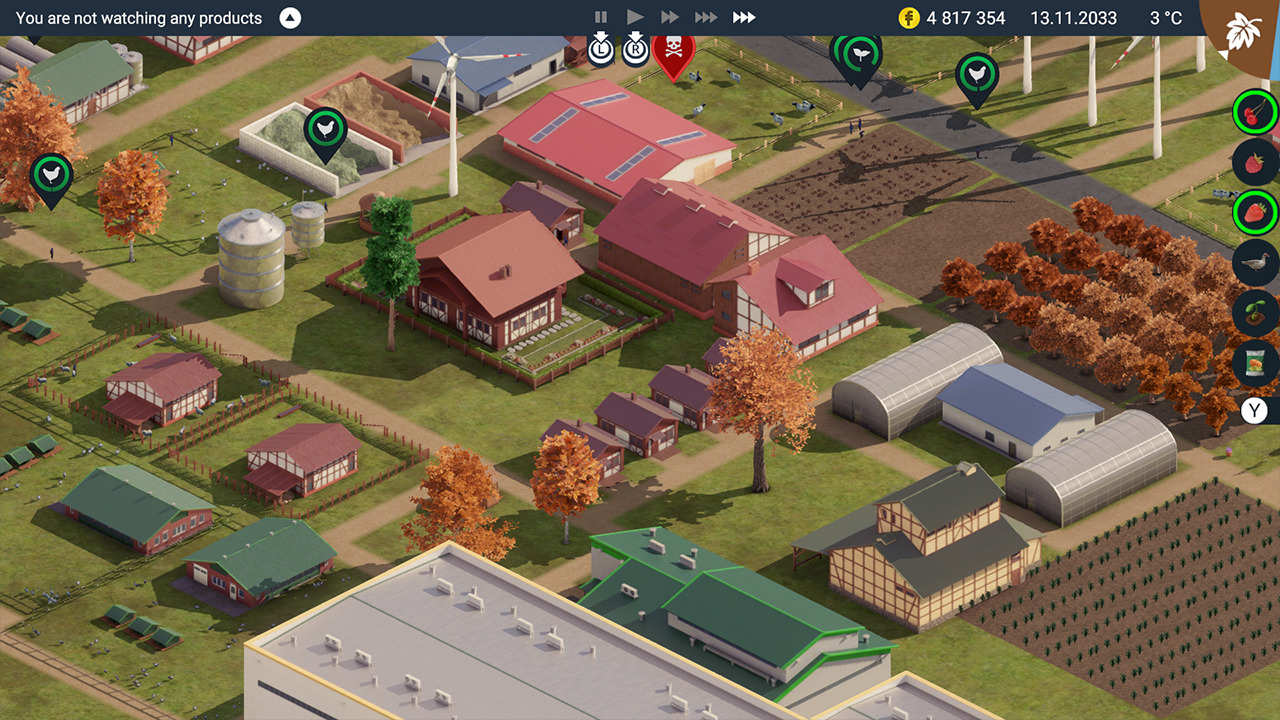Open the L rotation marker menu
Image resolution: width=1280 pixels, height=720 pixels.
(x=601, y=46)
